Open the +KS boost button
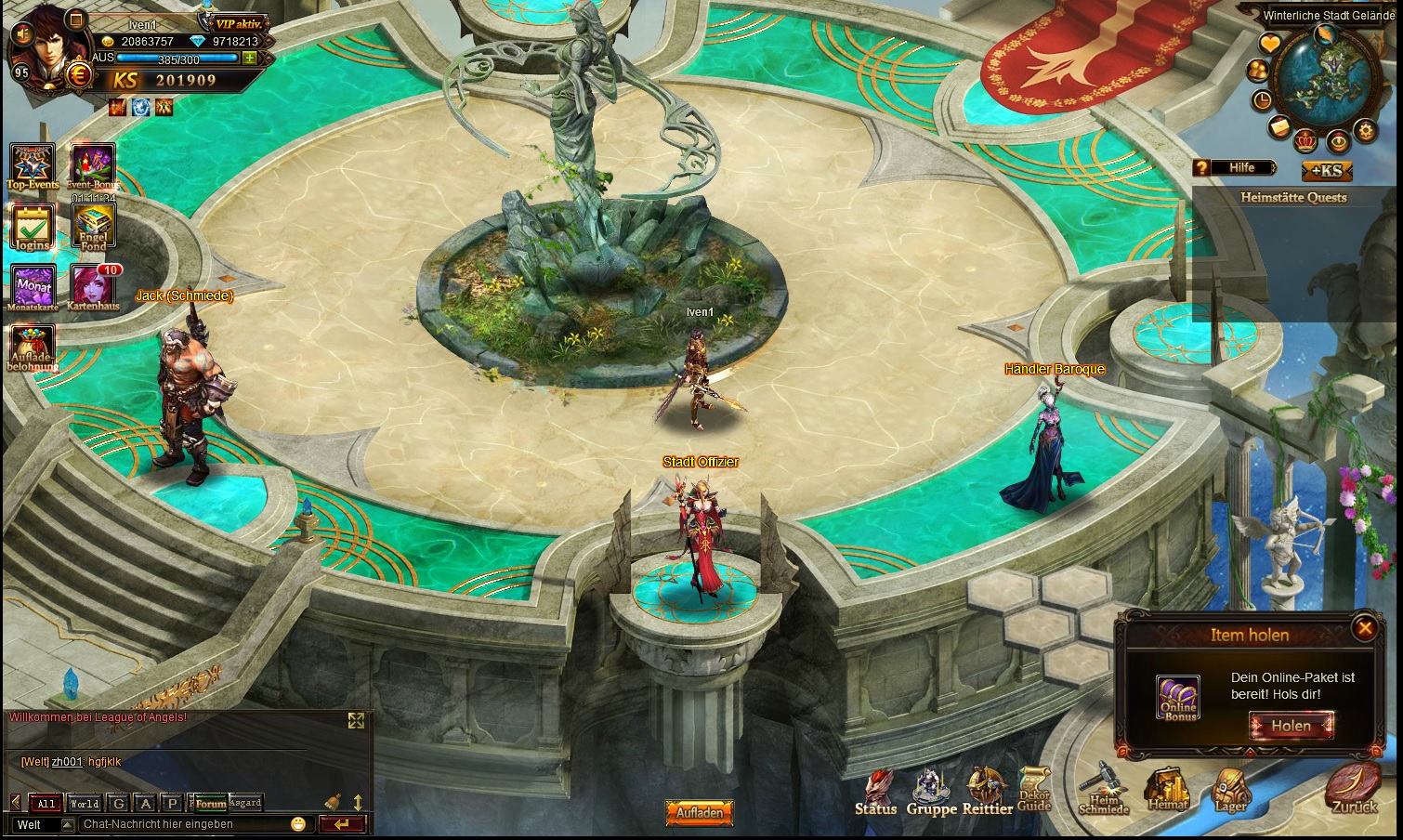1403x840 pixels. pos(1326,170)
